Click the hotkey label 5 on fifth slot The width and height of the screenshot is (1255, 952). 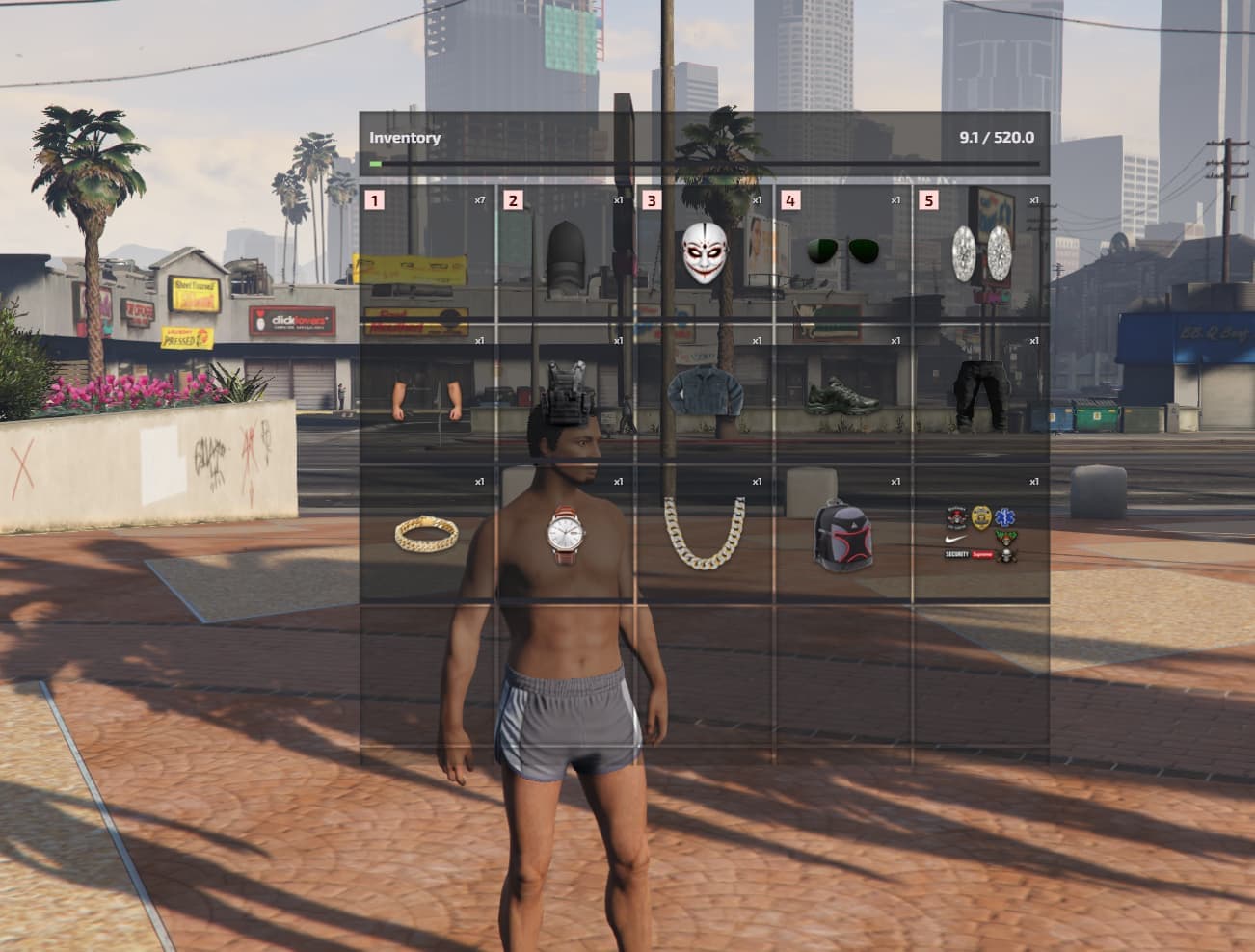click(930, 201)
